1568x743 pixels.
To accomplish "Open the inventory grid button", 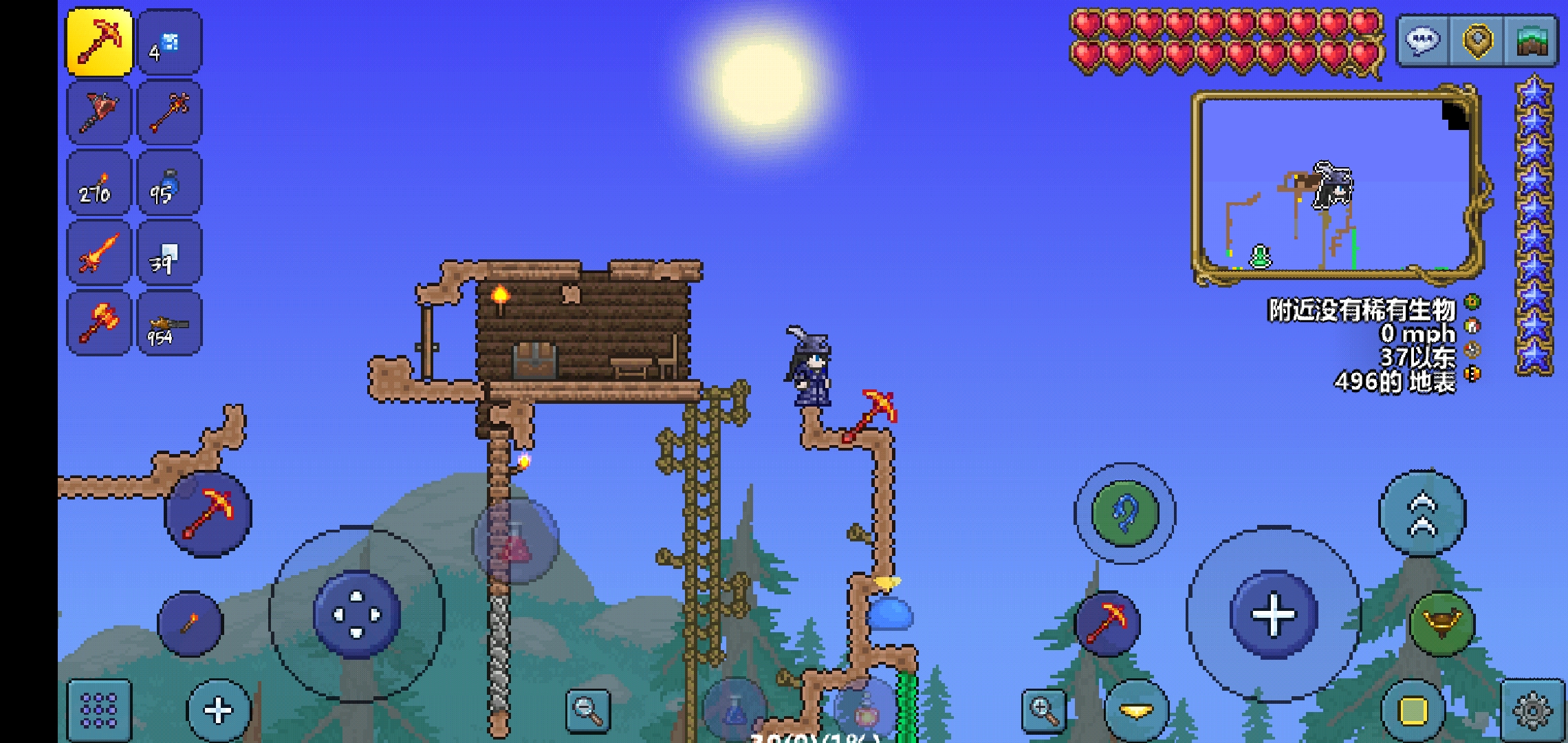I will click(99, 710).
